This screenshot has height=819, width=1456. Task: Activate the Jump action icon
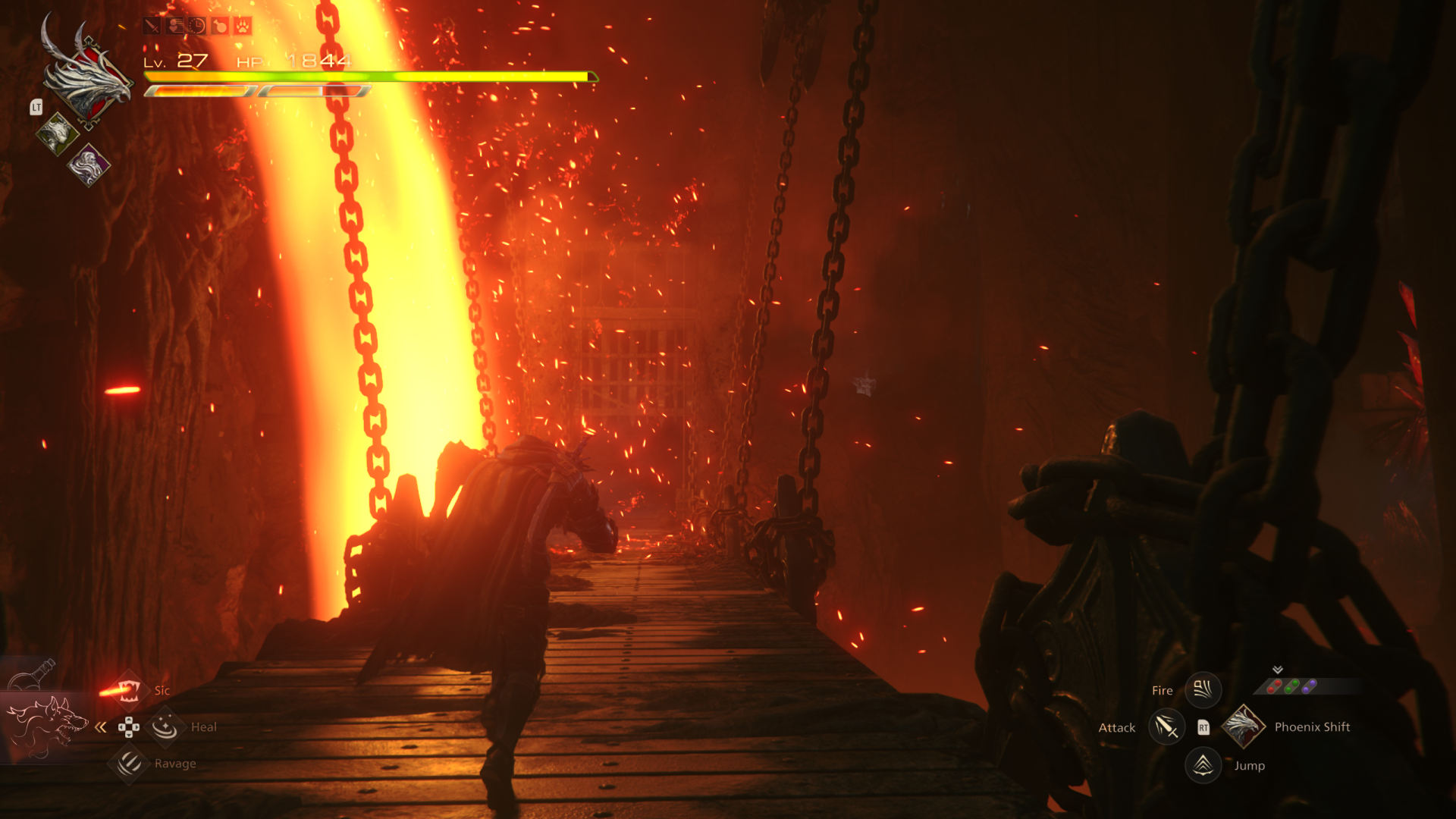1203,765
